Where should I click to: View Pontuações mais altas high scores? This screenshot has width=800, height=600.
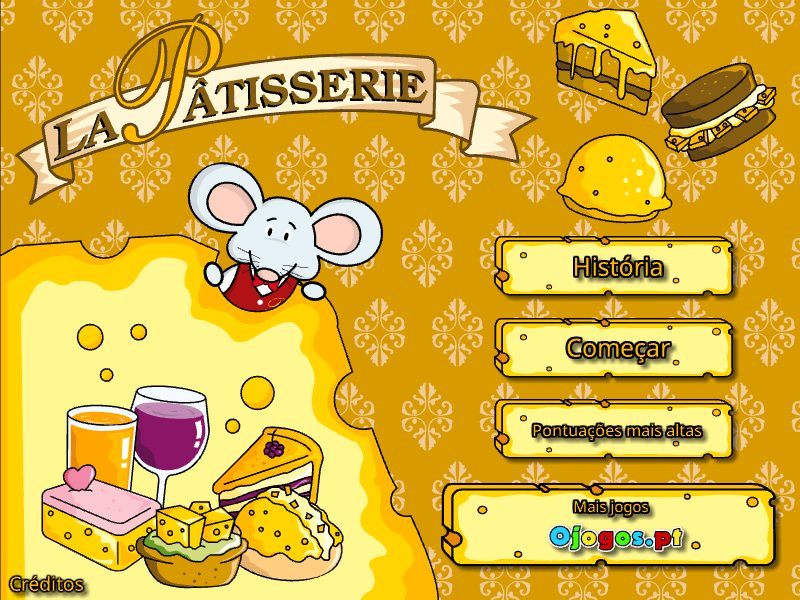[x=617, y=431]
